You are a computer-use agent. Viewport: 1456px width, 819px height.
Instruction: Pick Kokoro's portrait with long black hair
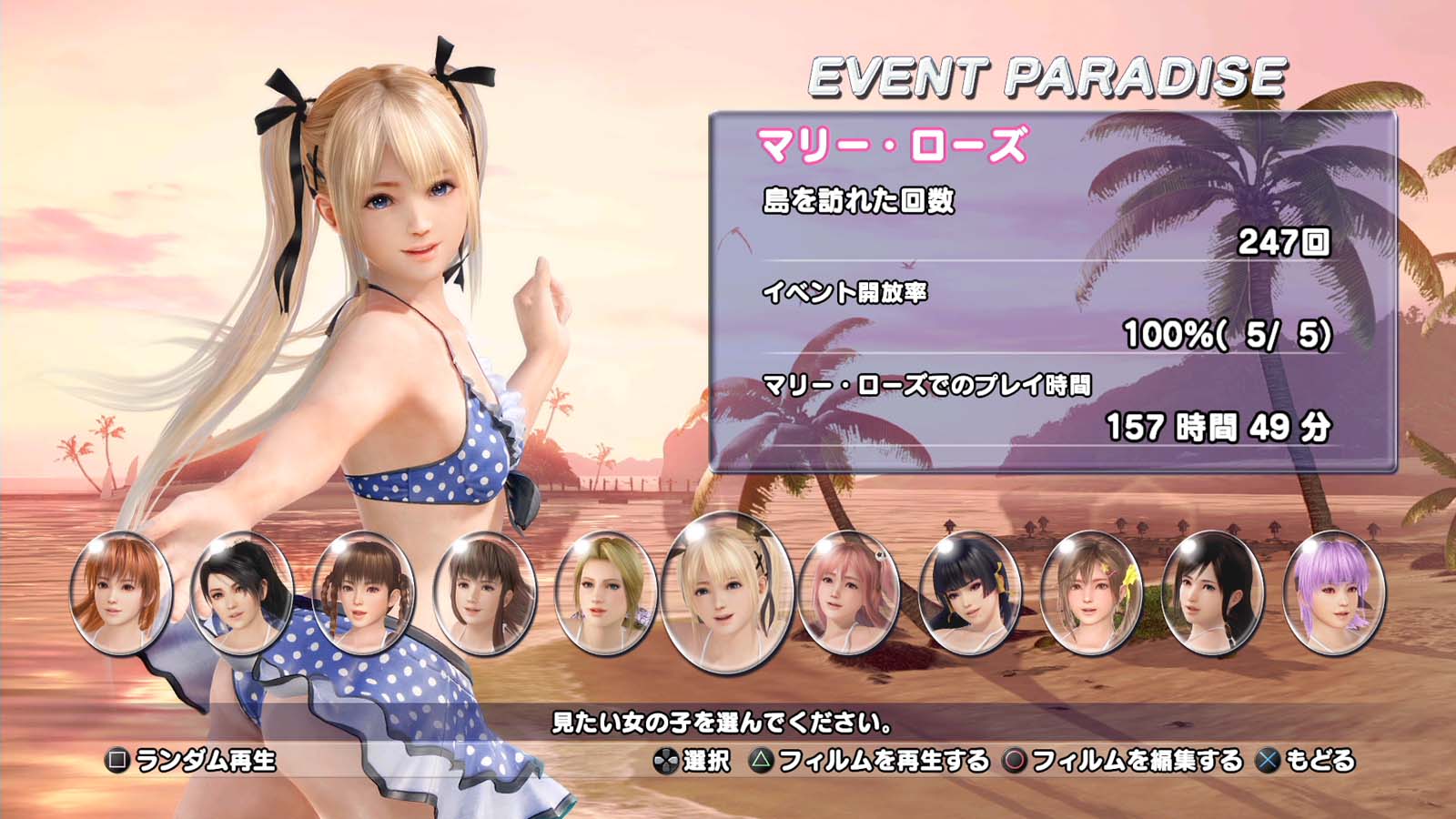(x=1212, y=592)
